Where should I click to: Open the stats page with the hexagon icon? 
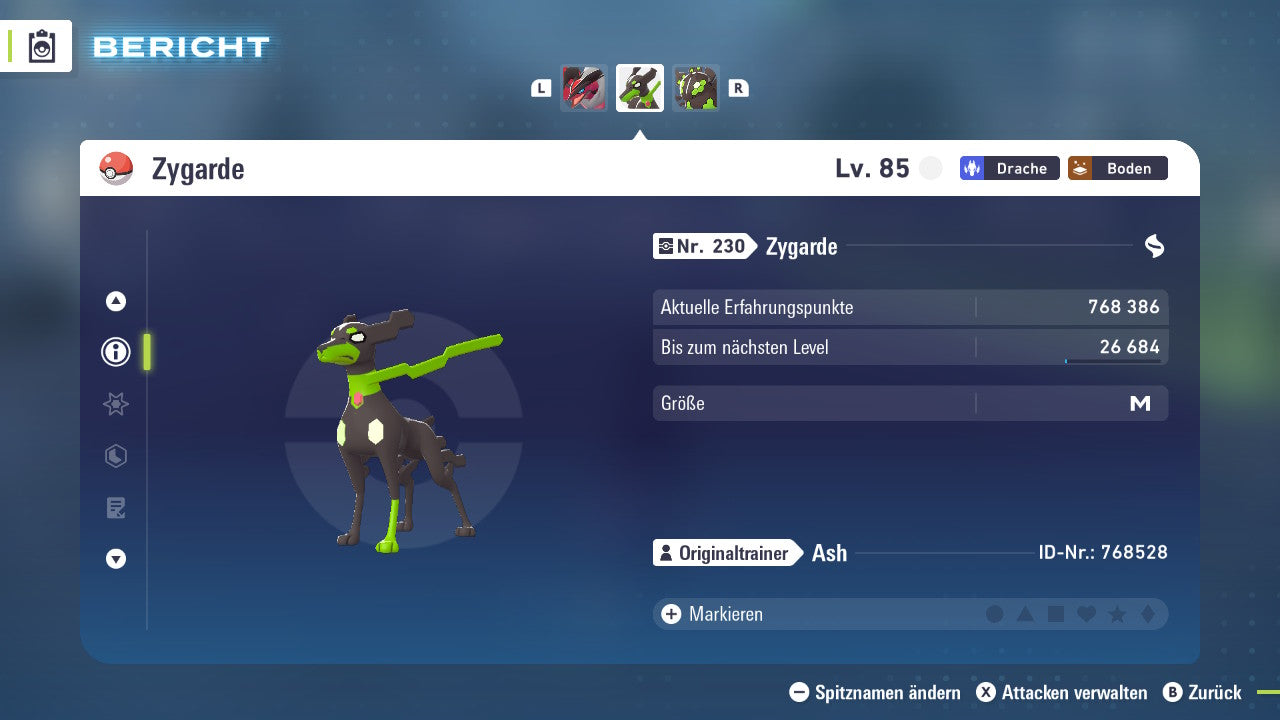[115, 456]
